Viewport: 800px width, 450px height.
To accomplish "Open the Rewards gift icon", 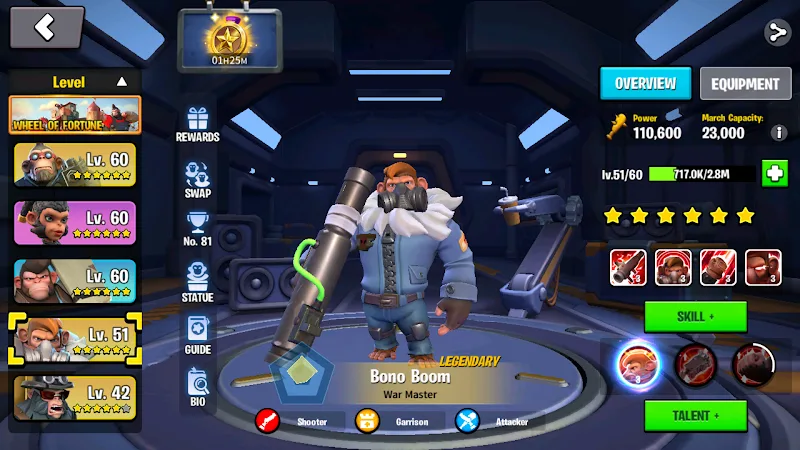I will [x=197, y=124].
